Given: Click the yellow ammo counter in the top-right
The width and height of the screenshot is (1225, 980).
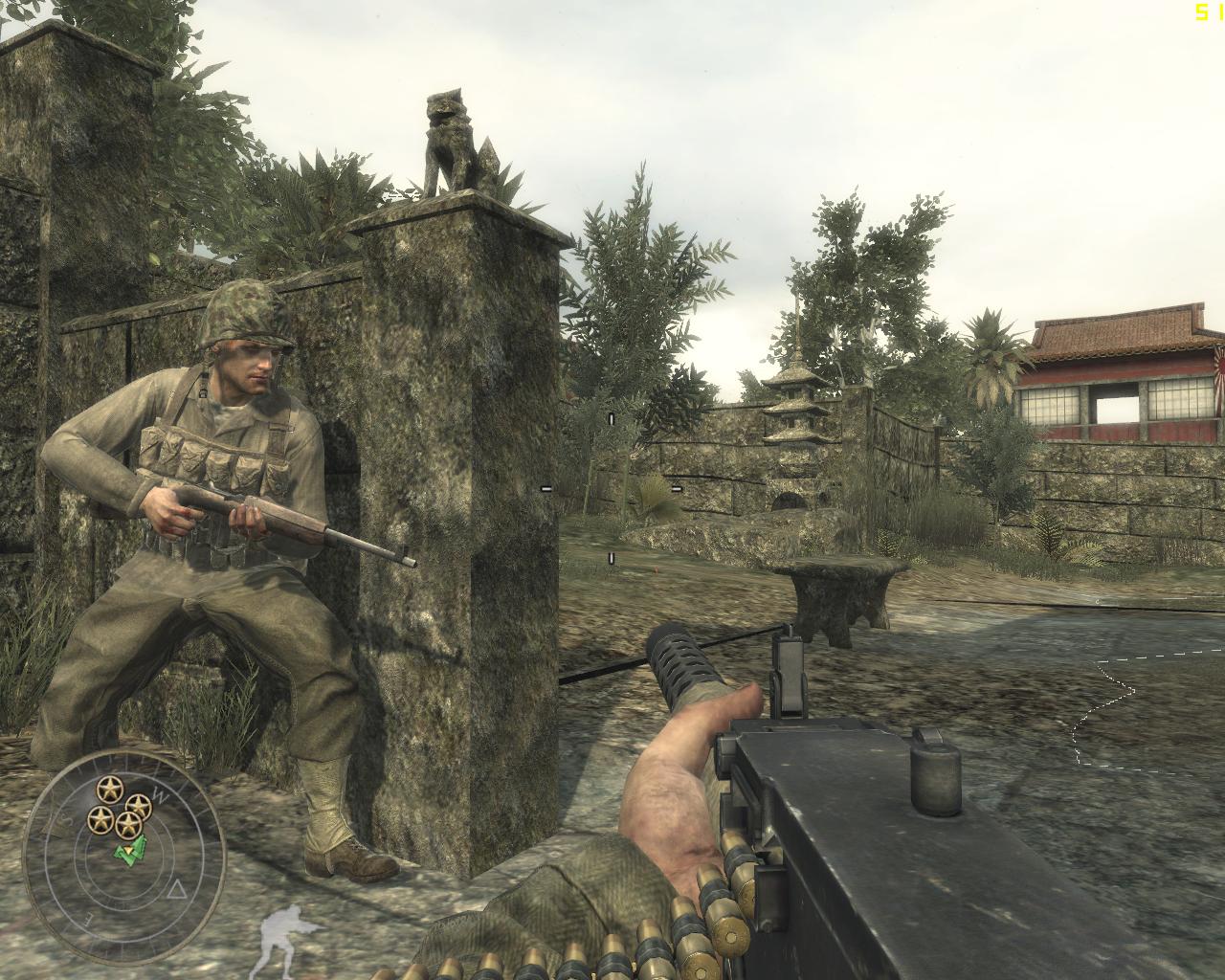Looking at the screenshot, I should [1204, 13].
